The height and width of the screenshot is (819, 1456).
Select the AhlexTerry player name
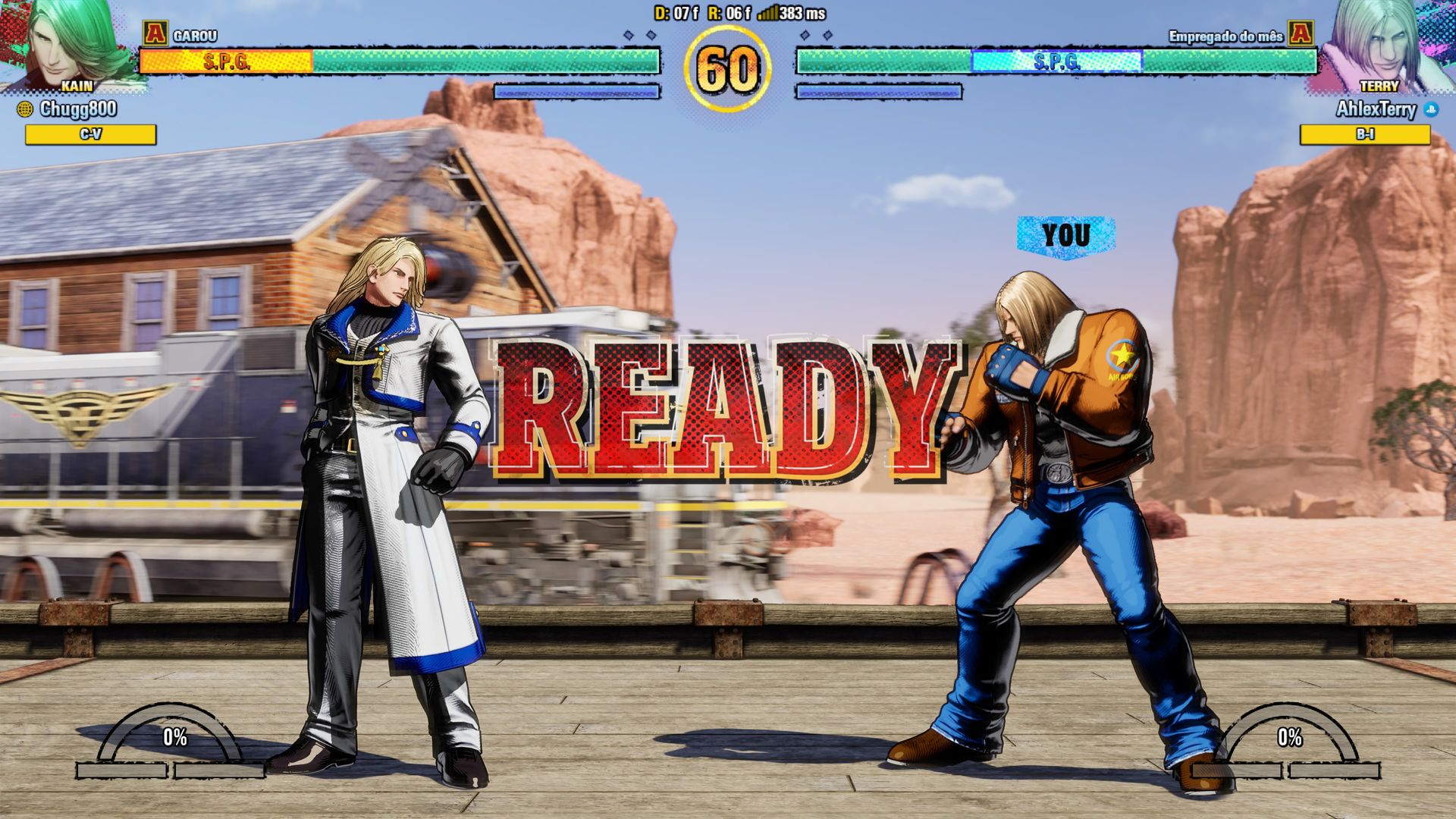coord(1376,109)
